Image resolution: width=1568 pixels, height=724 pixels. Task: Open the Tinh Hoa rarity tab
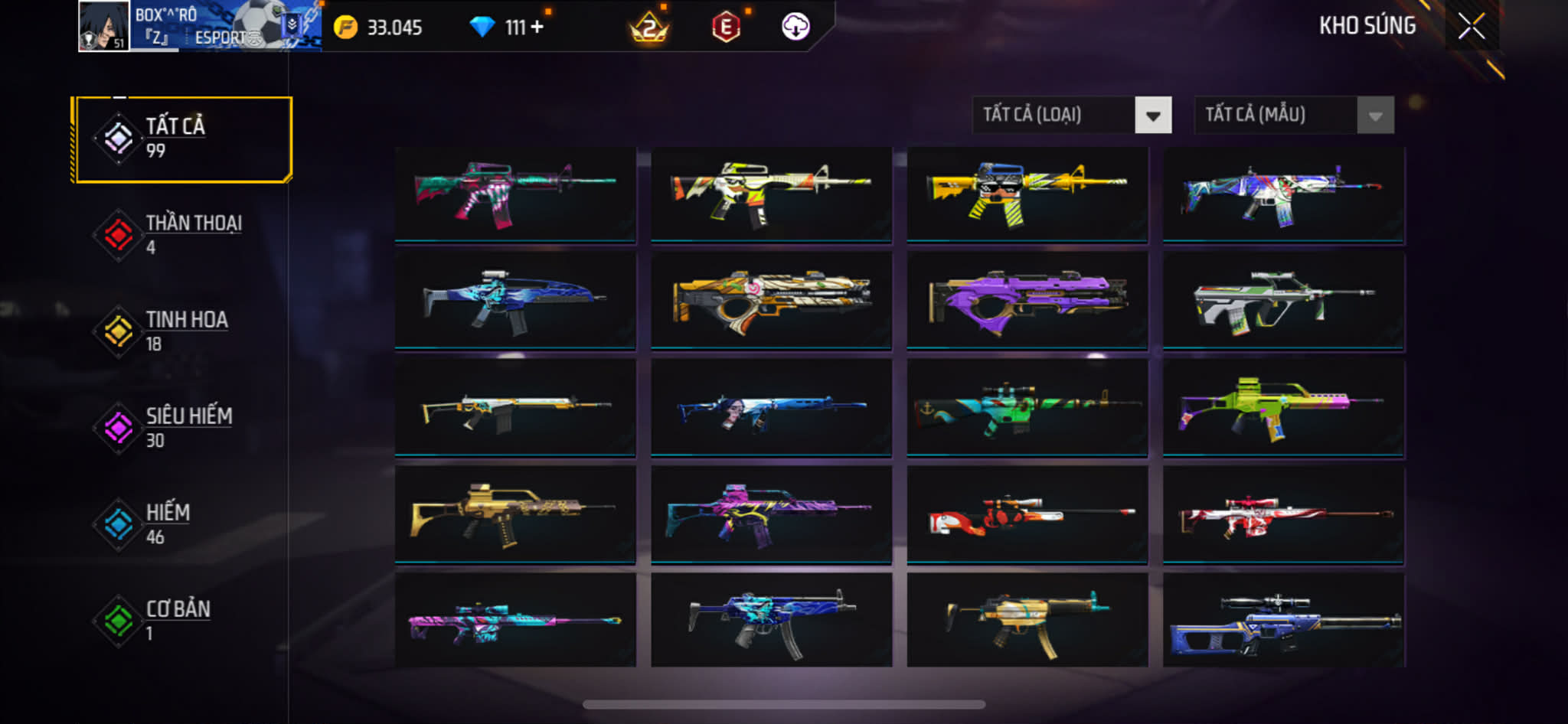[x=182, y=331]
